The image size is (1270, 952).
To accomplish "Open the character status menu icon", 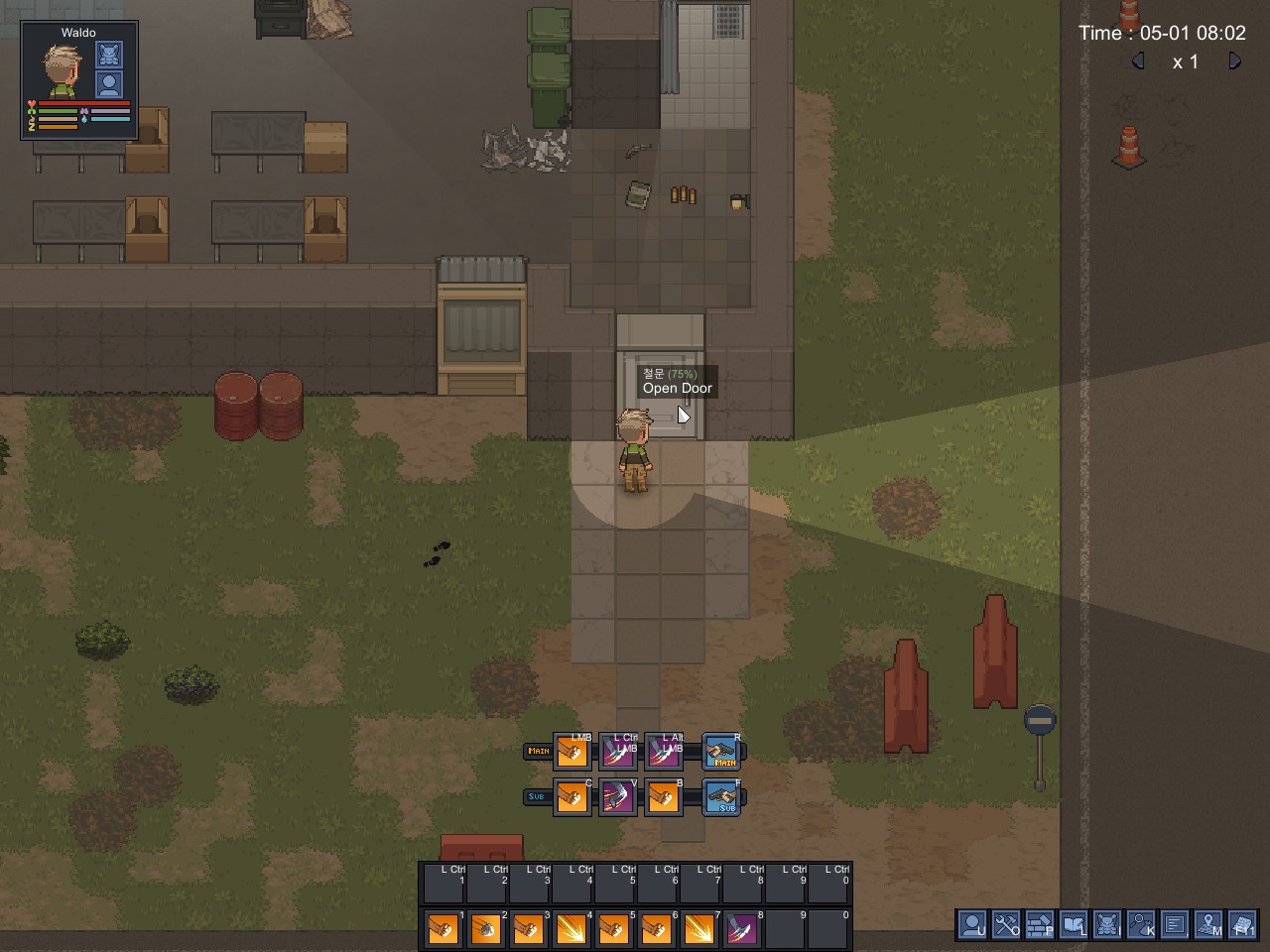I will point(972,925).
